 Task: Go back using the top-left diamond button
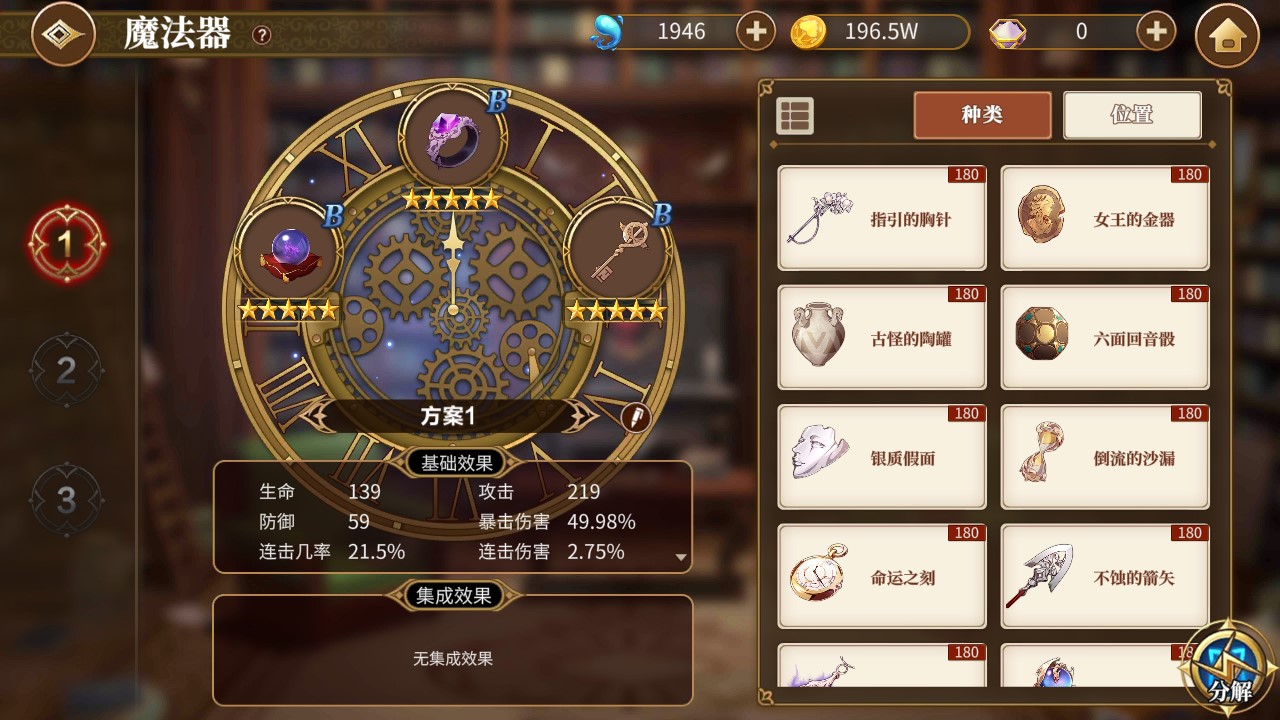pos(63,34)
